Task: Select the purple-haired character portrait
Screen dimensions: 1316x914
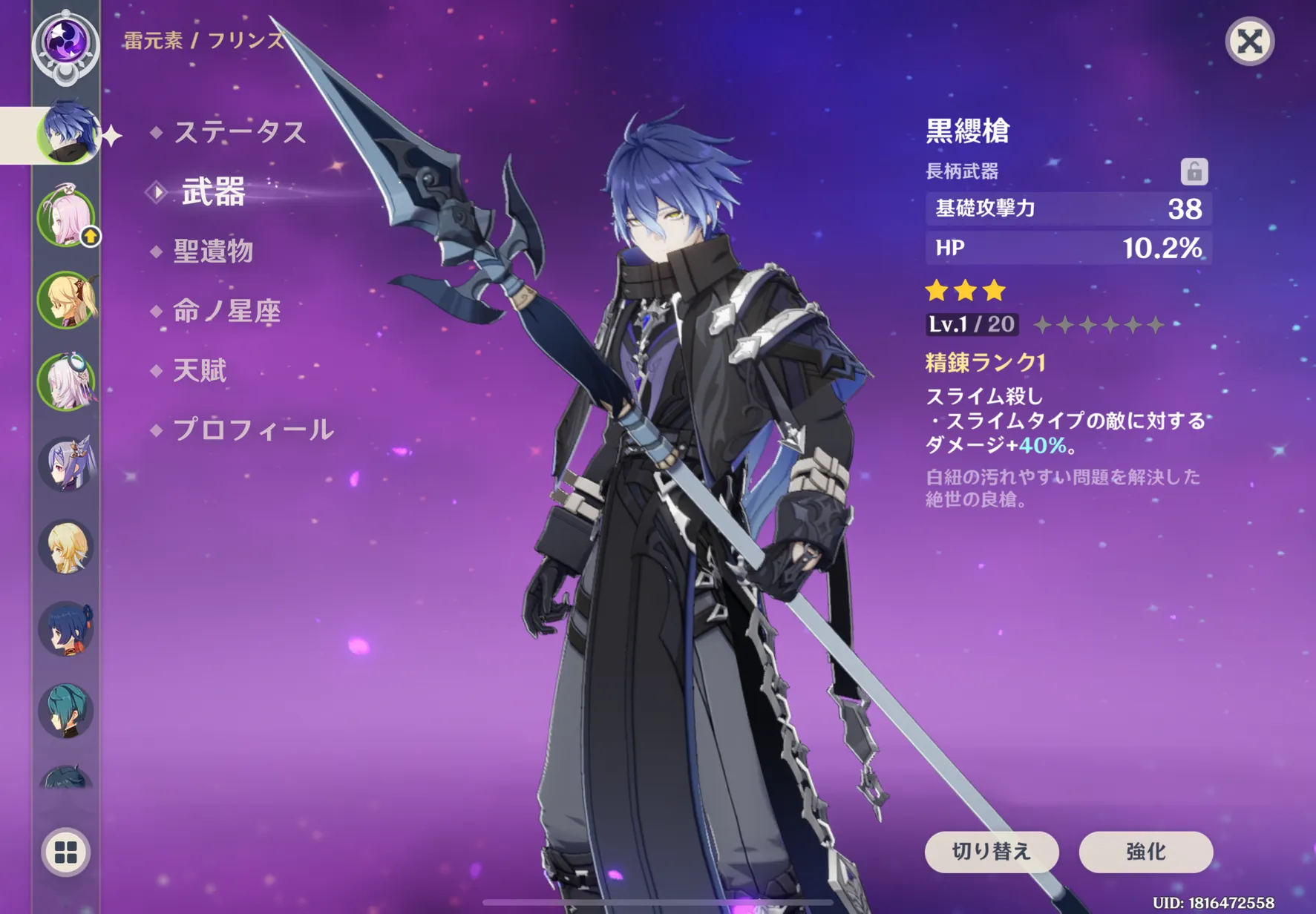Action: click(x=66, y=464)
